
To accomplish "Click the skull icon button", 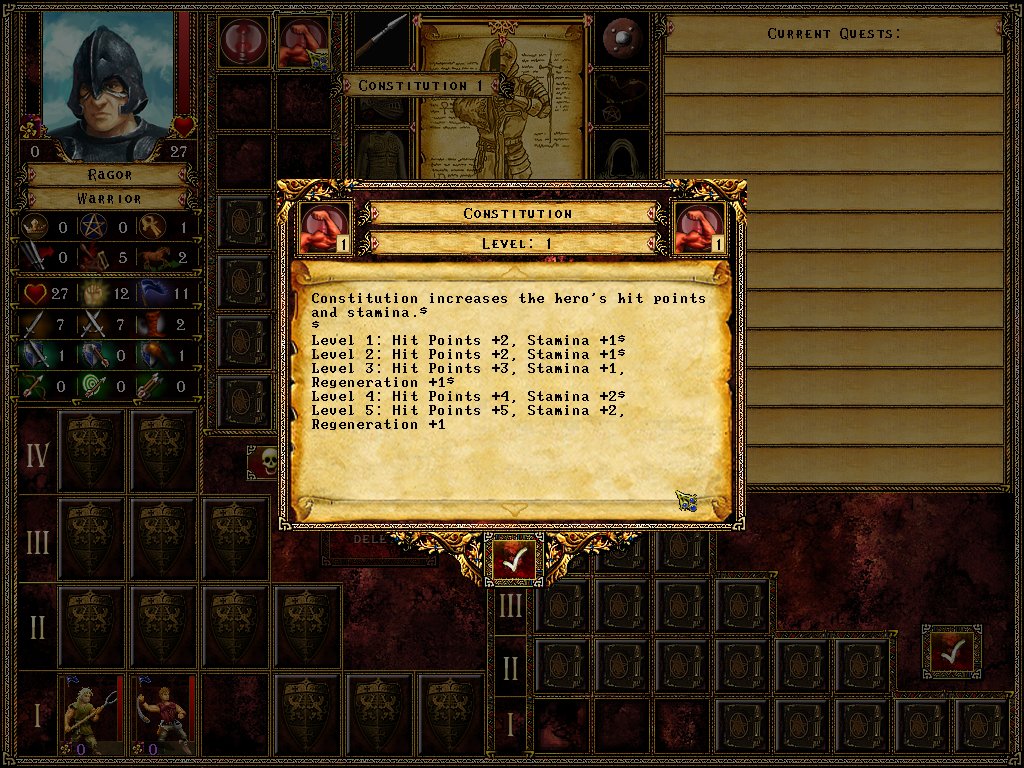I will coord(265,461).
